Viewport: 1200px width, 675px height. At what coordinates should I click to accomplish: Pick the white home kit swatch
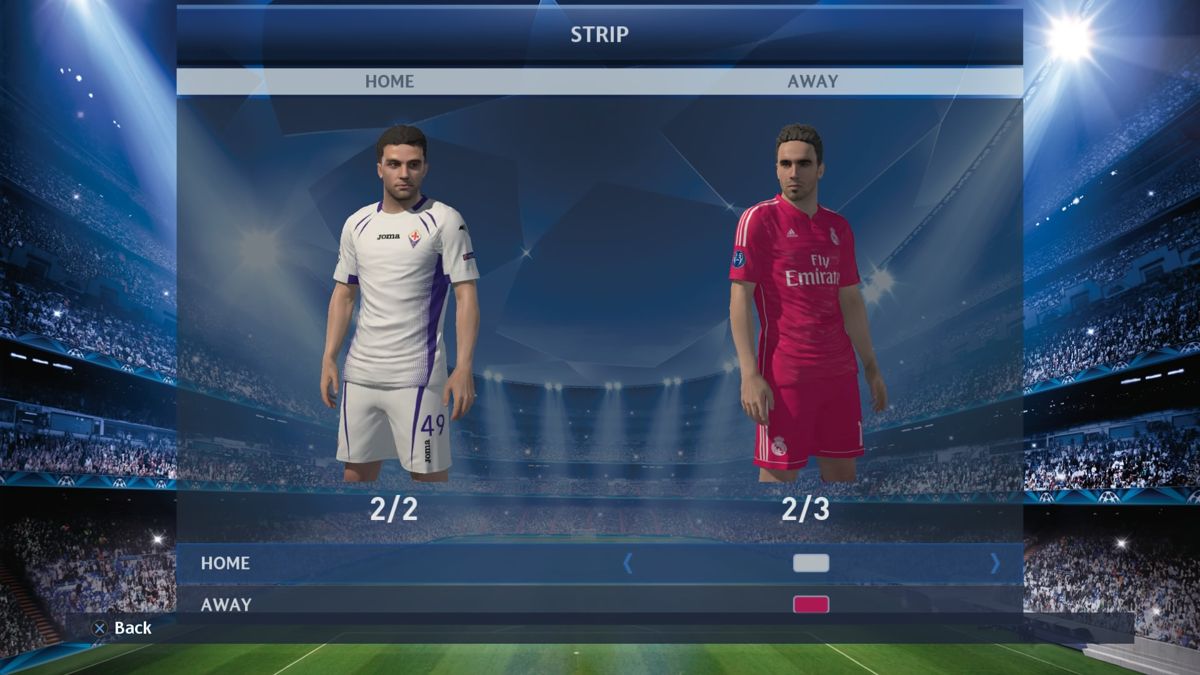point(811,563)
